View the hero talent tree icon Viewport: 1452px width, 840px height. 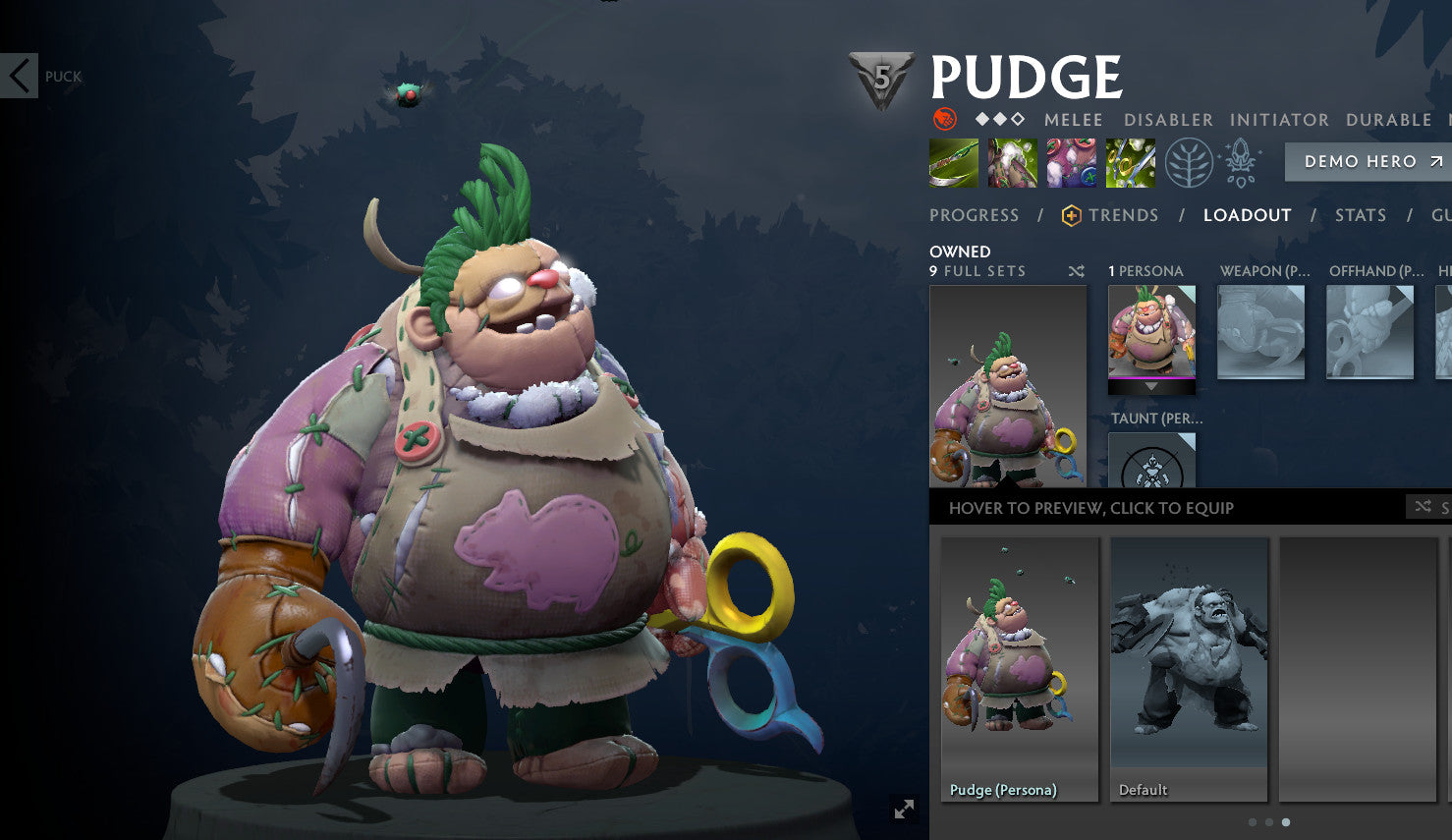tap(1189, 163)
